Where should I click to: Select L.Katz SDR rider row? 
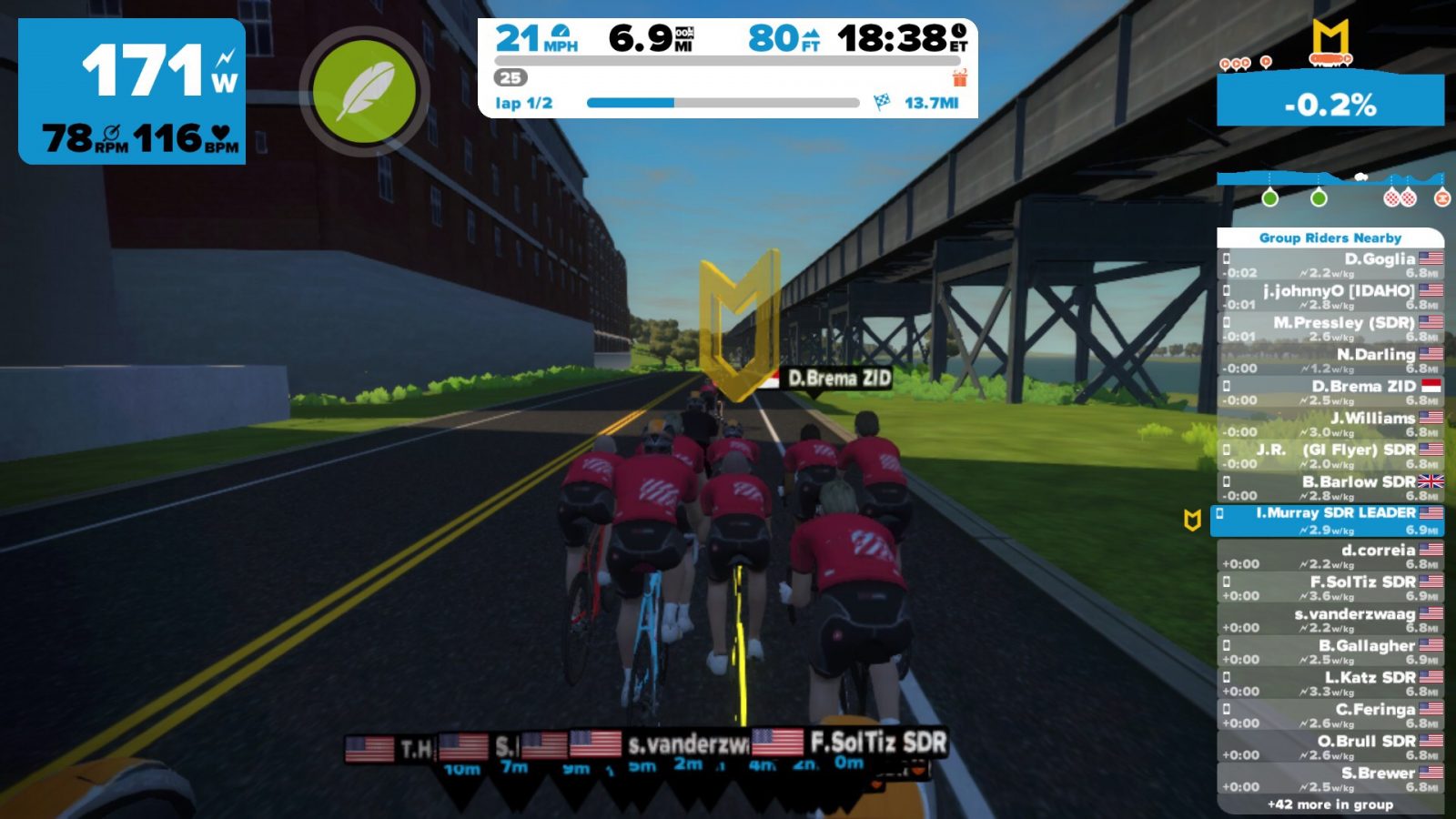point(1330,683)
